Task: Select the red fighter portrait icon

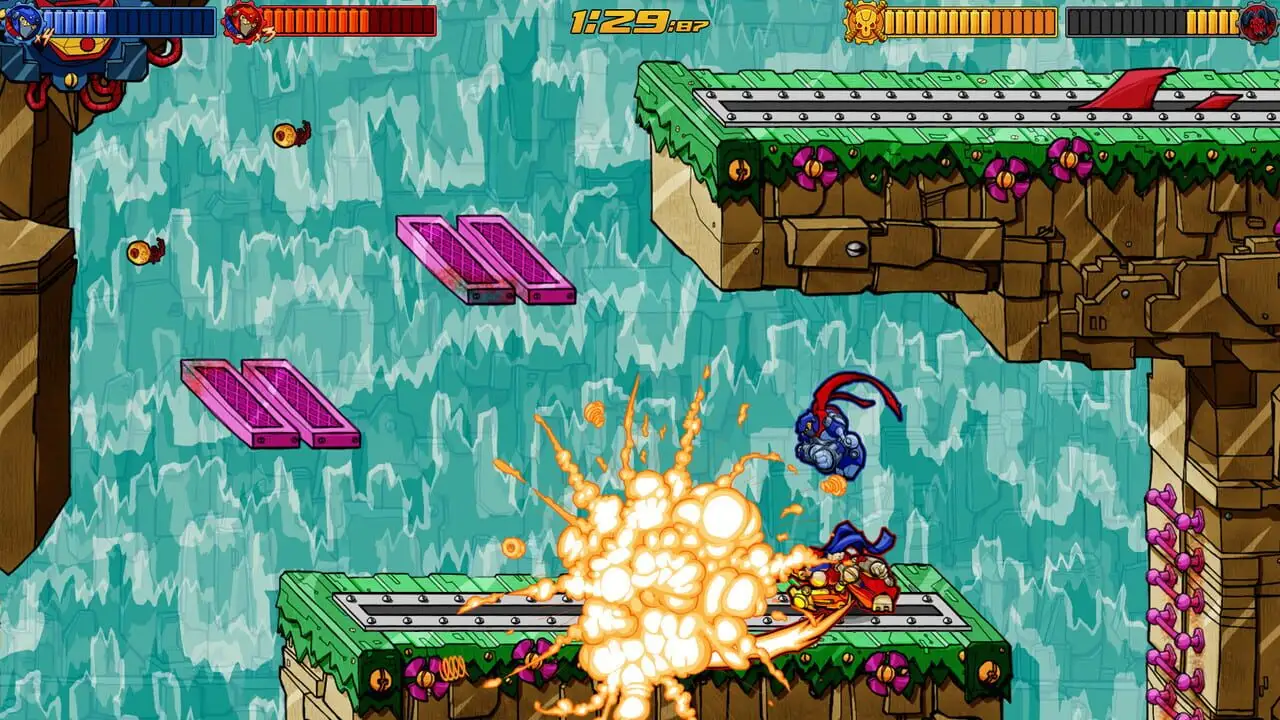Action: click(x=241, y=22)
